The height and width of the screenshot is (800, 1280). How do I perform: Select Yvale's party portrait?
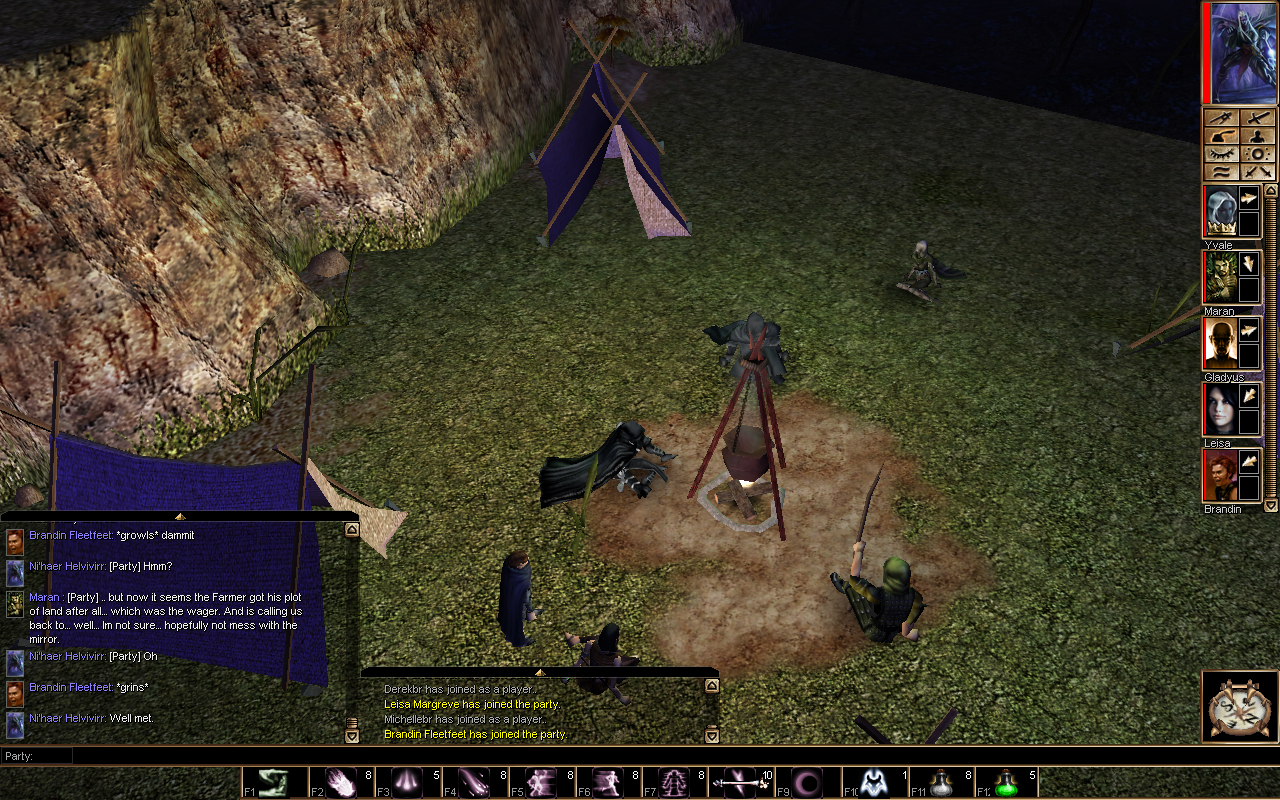(x=1219, y=211)
